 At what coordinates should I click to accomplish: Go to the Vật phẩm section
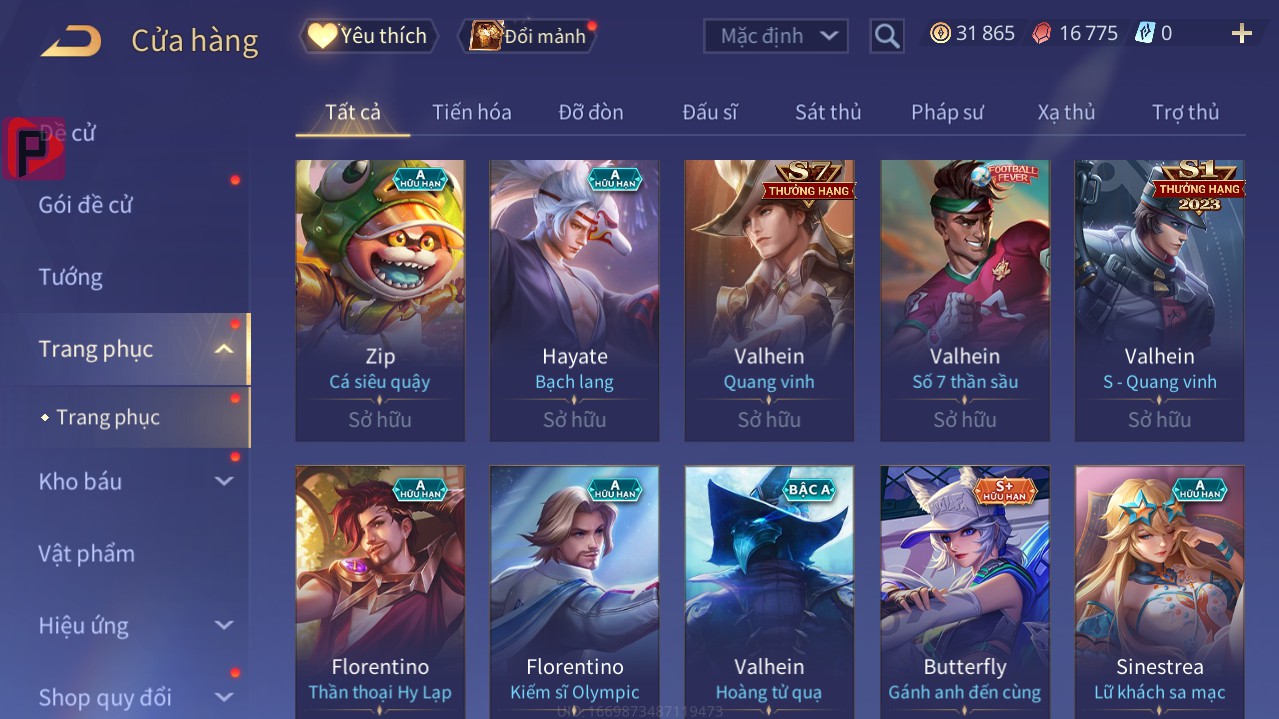[86, 553]
